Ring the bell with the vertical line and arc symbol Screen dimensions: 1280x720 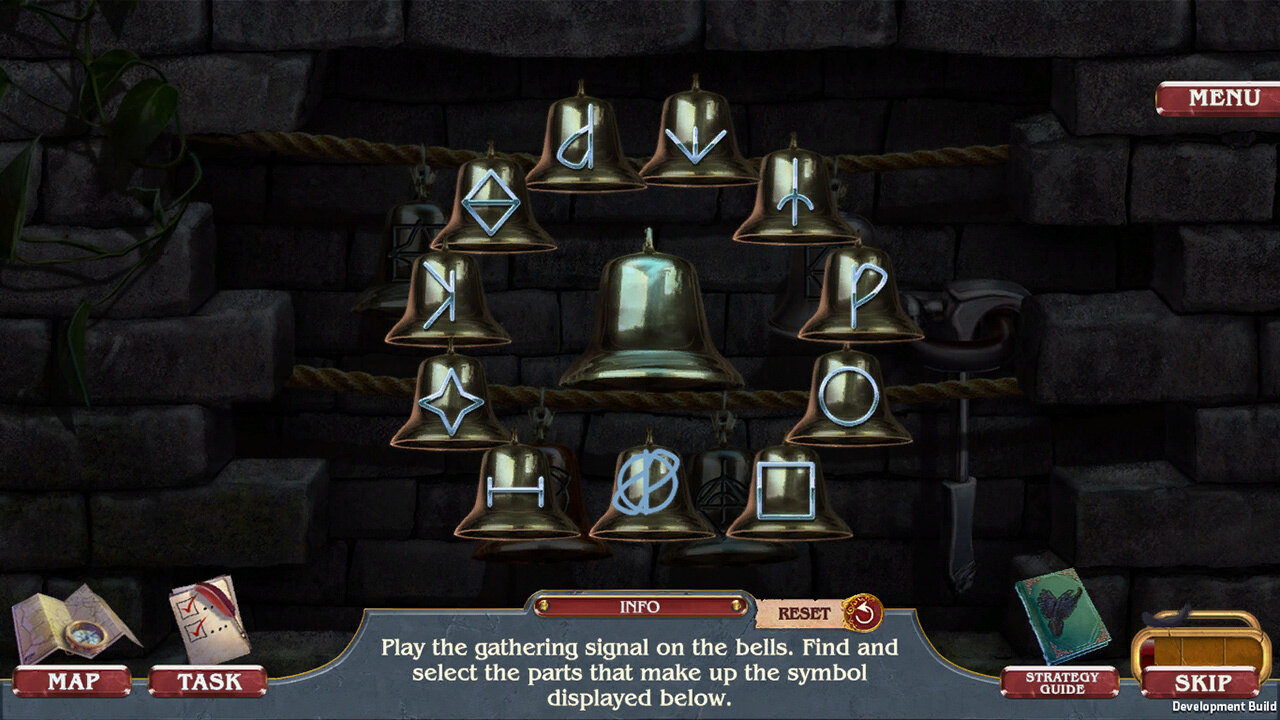tap(796, 196)
